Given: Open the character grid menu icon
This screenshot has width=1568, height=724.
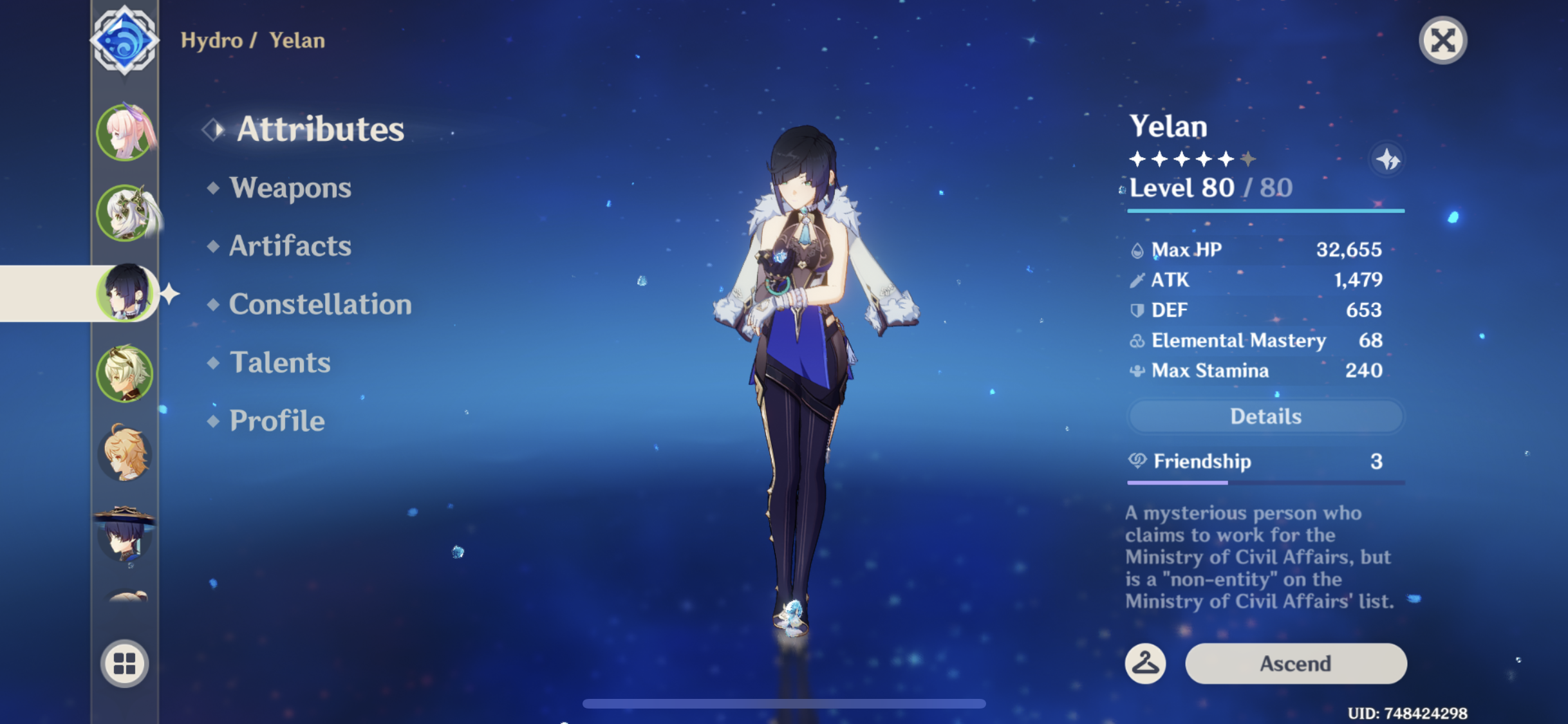Looking at the screenshot, I should [125, 664].
